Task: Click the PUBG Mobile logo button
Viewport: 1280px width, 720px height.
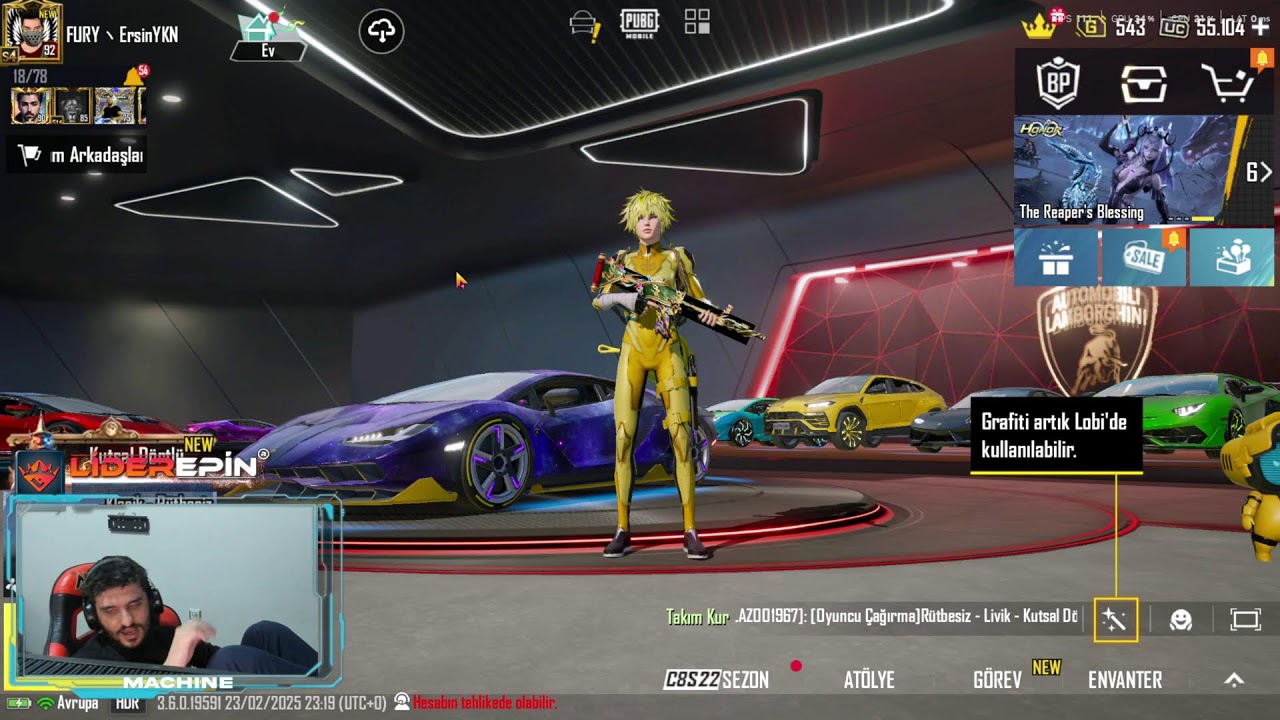Action: click(x=640, y=24)
